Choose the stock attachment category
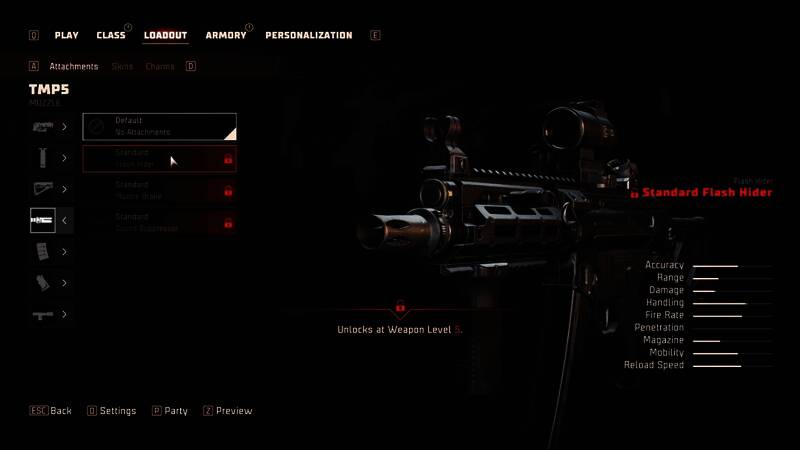Viewport: 800px width, 450px height. (51, 190)
